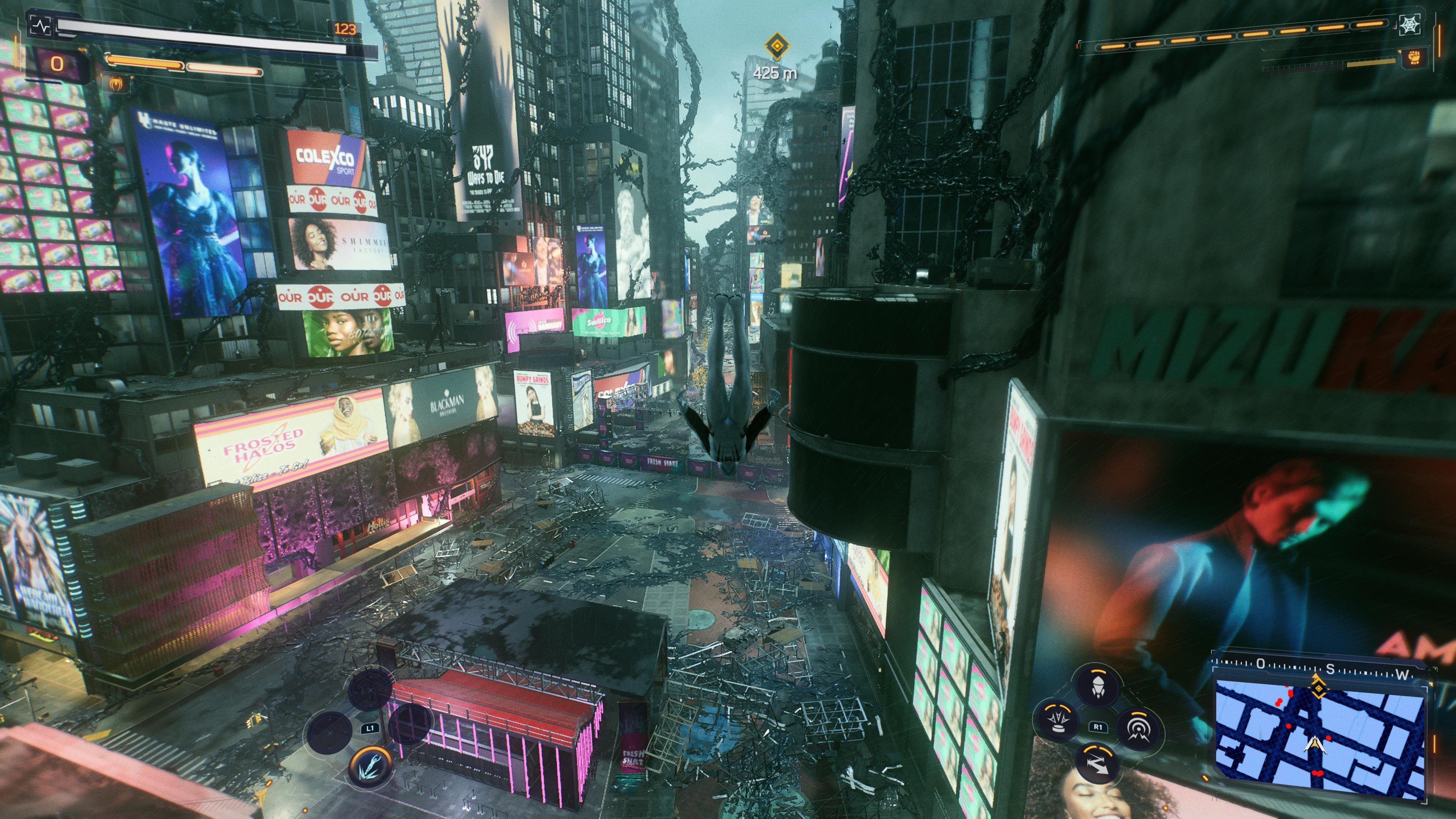Screen dimensions: 1456x819
Task: Open the R1 ability wheel label
Action: 1098,727
